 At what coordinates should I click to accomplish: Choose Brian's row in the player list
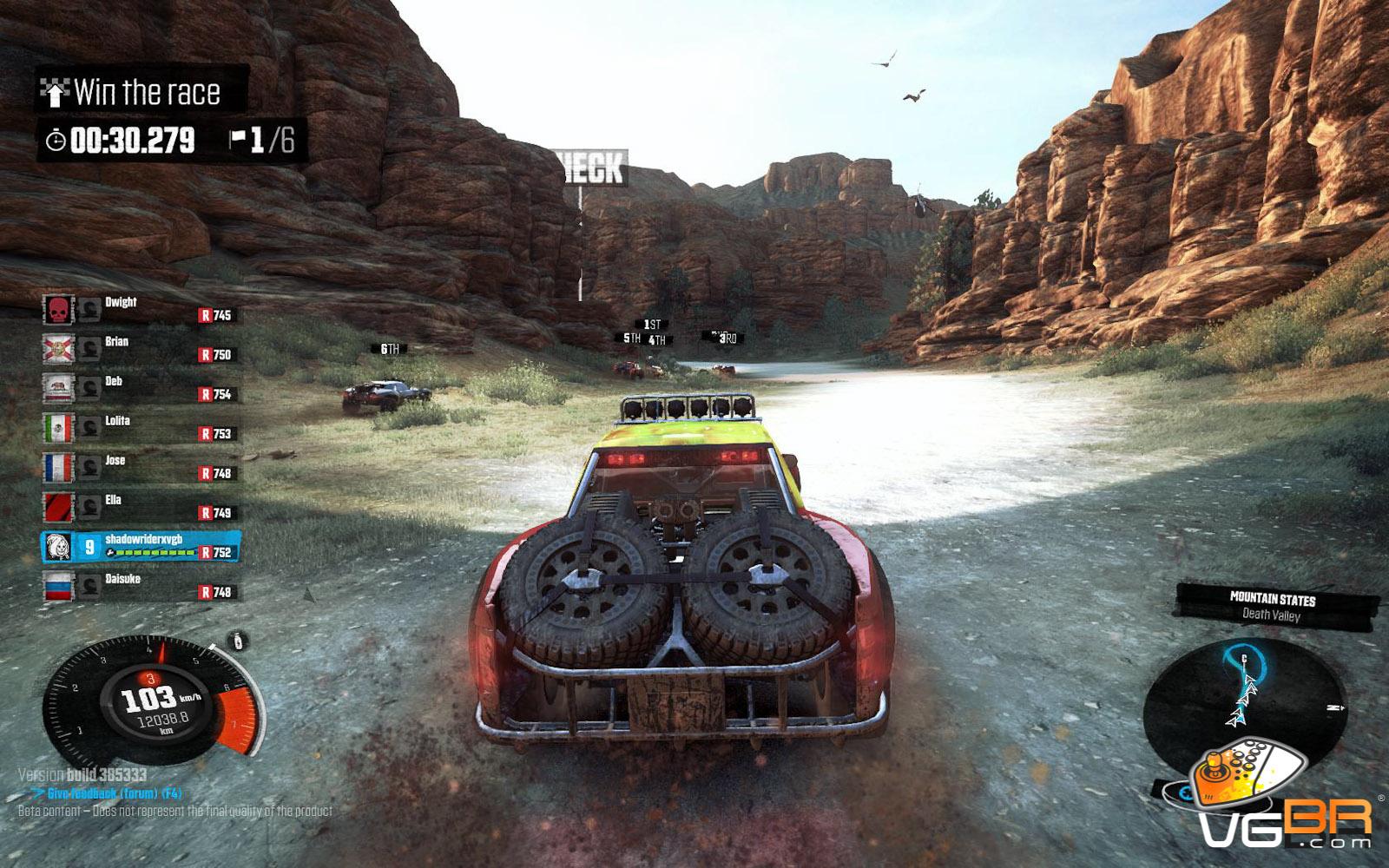[x=139, y=348]
